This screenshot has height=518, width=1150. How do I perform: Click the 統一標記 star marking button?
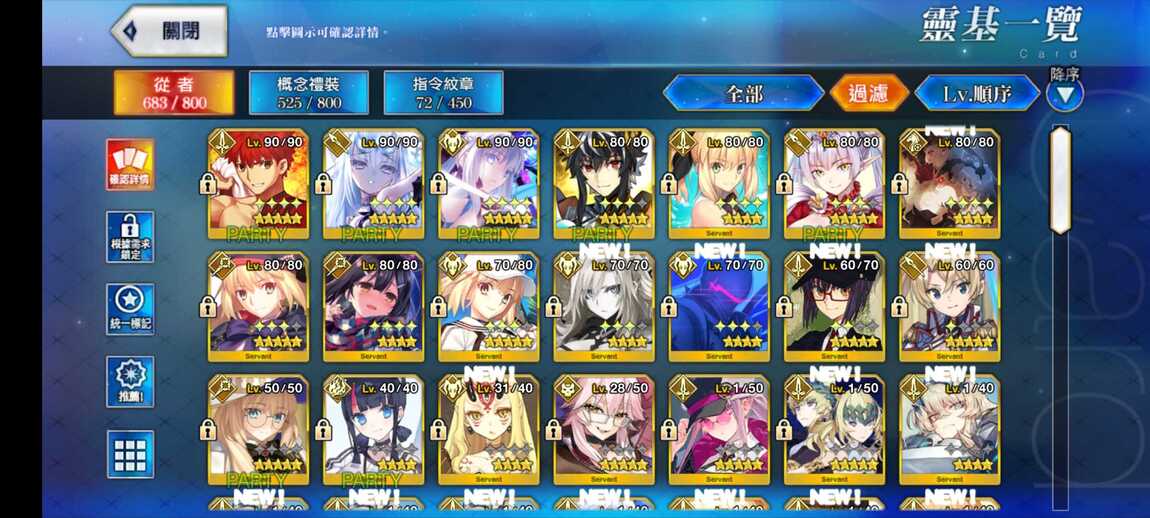(130, 309)
